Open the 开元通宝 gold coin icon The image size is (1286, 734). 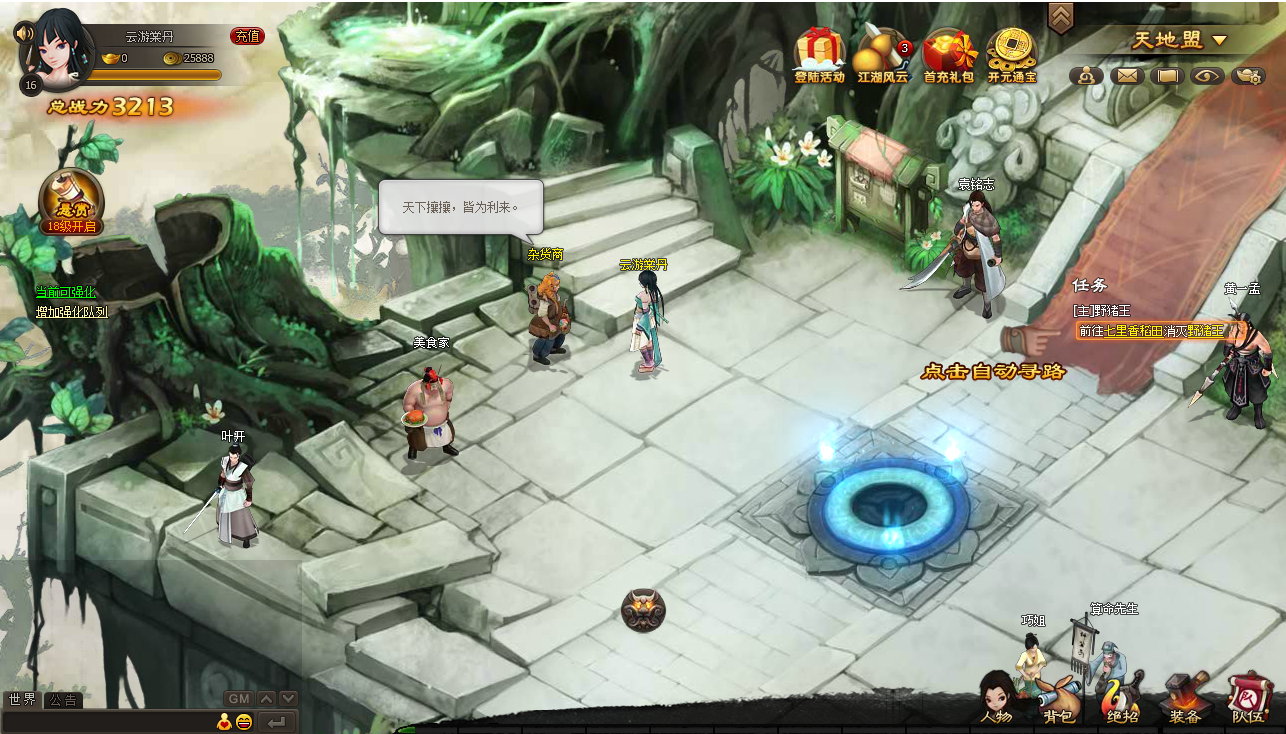tap(1011, 53)
